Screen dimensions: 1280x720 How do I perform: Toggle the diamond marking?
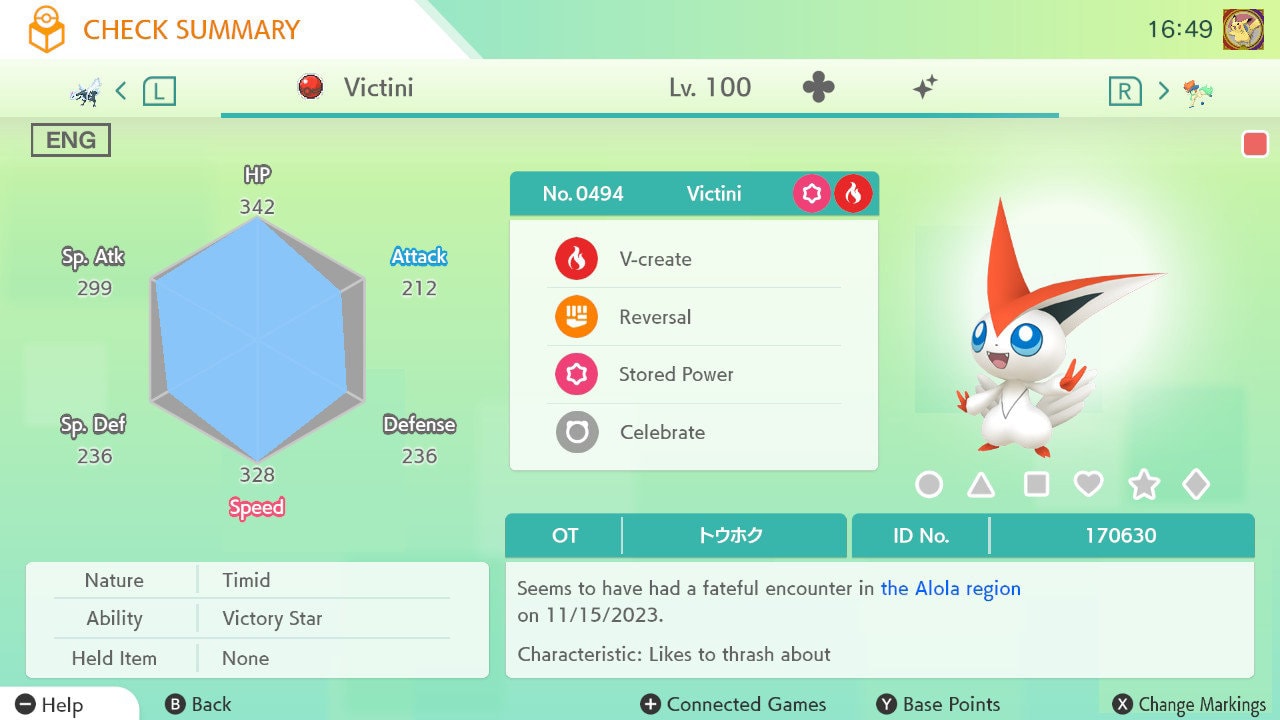1196,485
